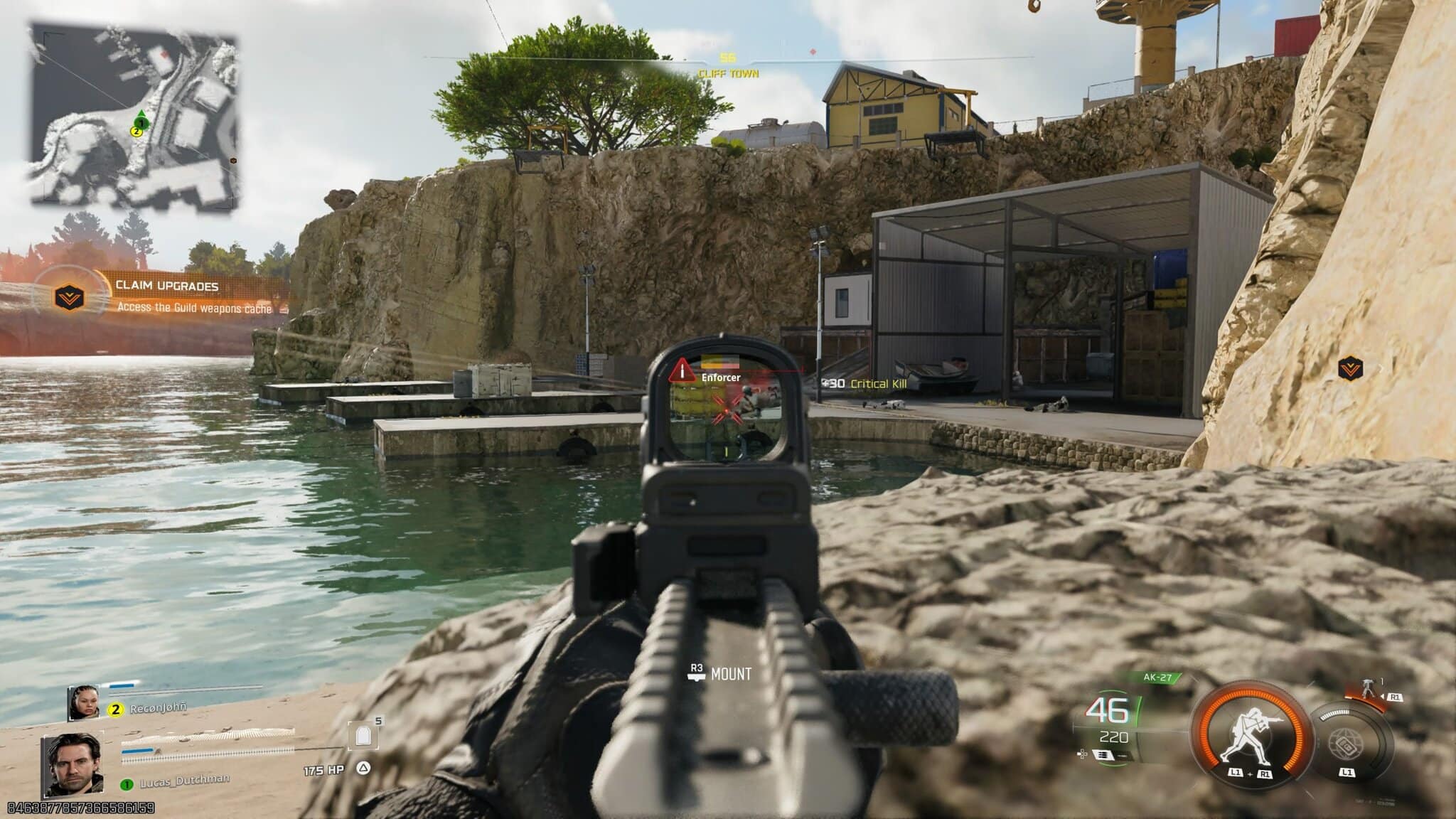Select the tripod turret equipment icon

1368,688
